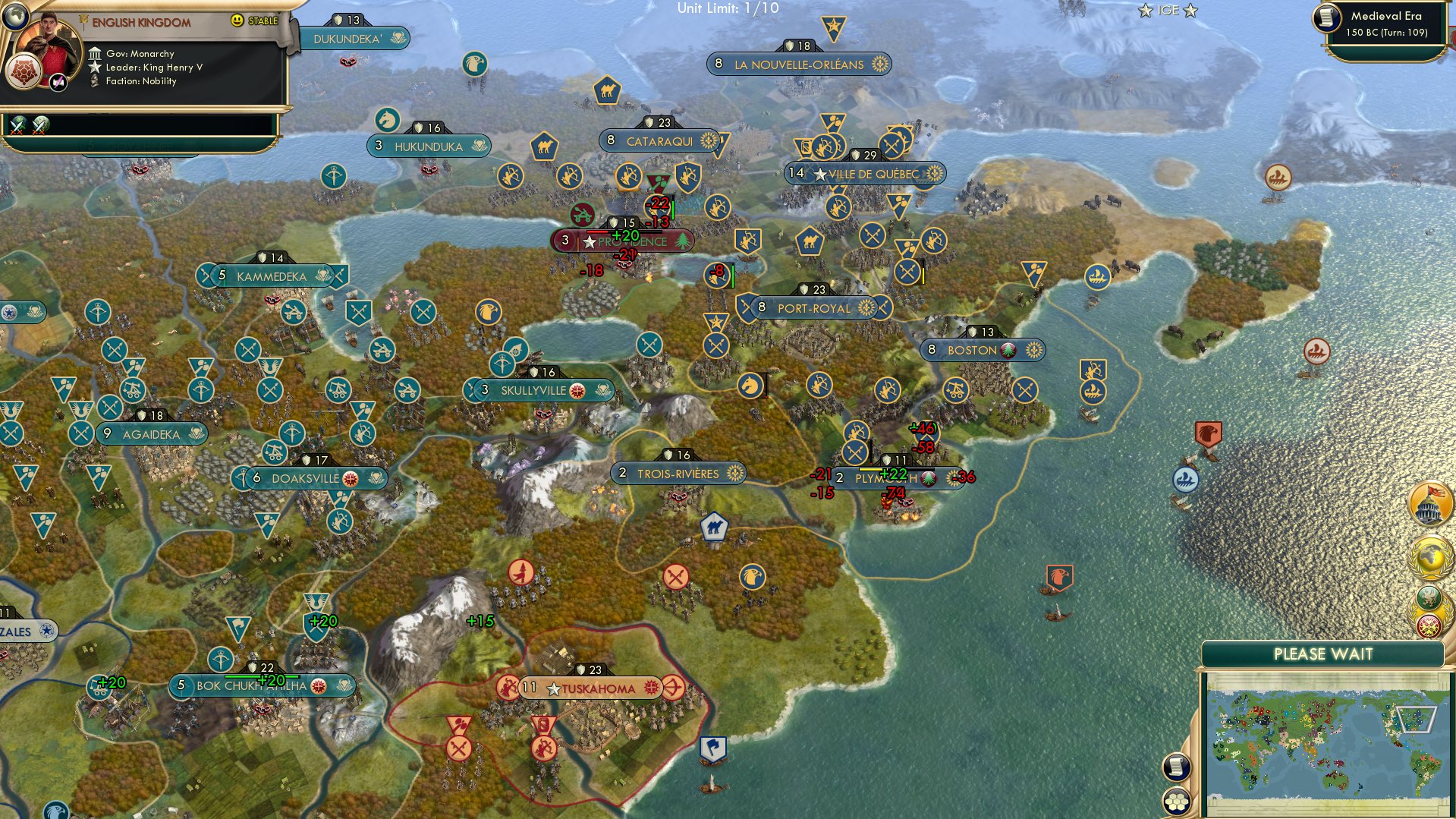This screenshot has width=1456, height=819.
Task: Click the religion icon on Skullyville's banner
Action: tap(578, 389)
